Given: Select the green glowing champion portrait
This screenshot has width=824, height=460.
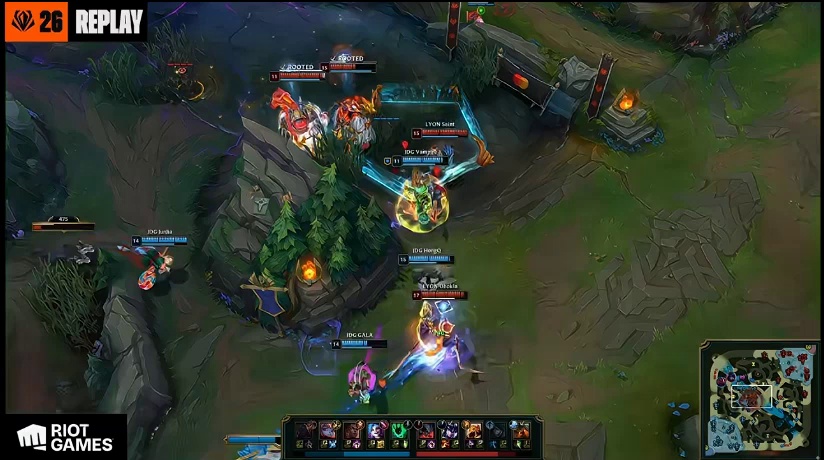Looking at the screenshot, I should click(x=399, y=431).
